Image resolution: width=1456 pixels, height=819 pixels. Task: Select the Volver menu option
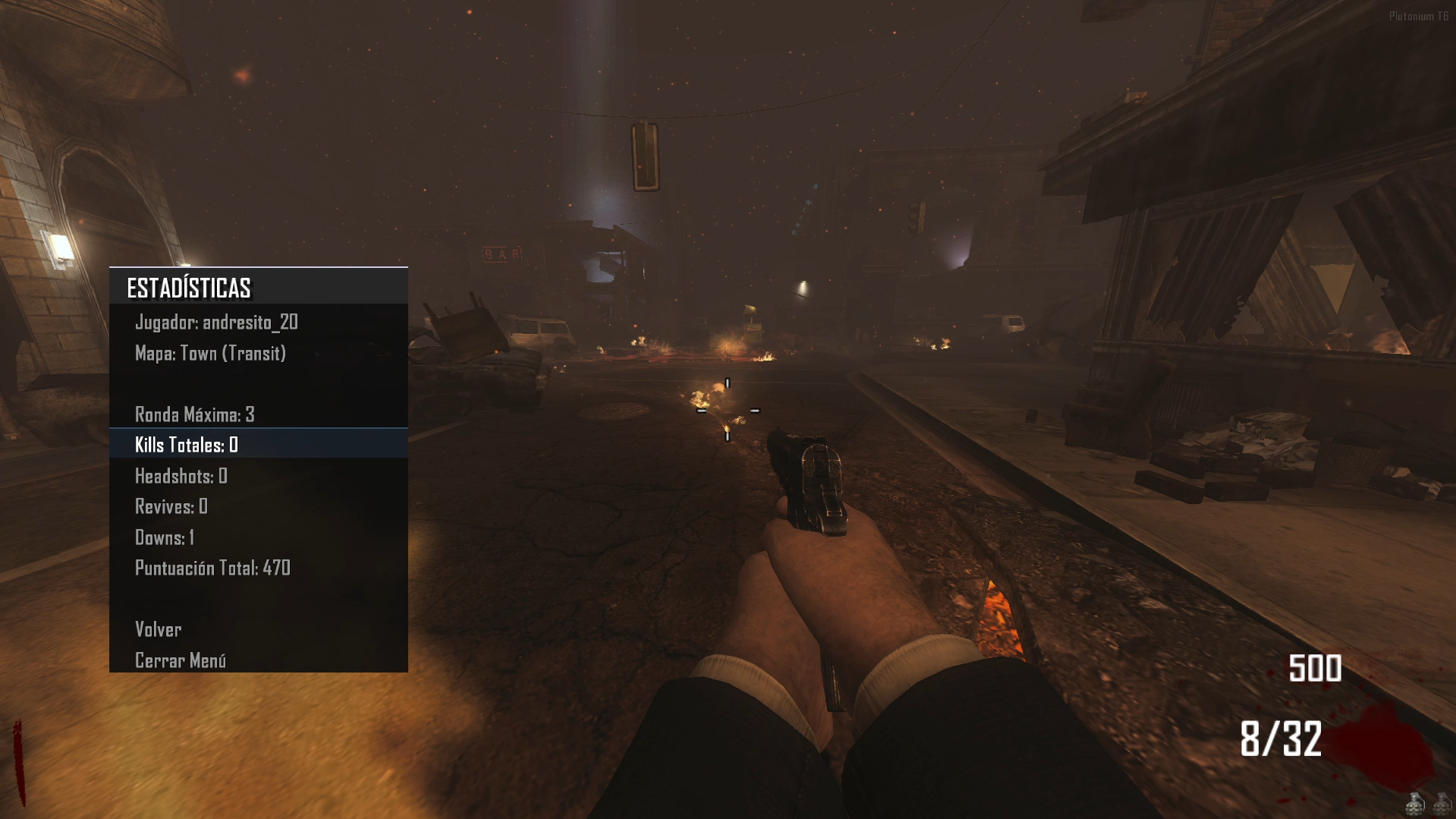coord(159,629)
